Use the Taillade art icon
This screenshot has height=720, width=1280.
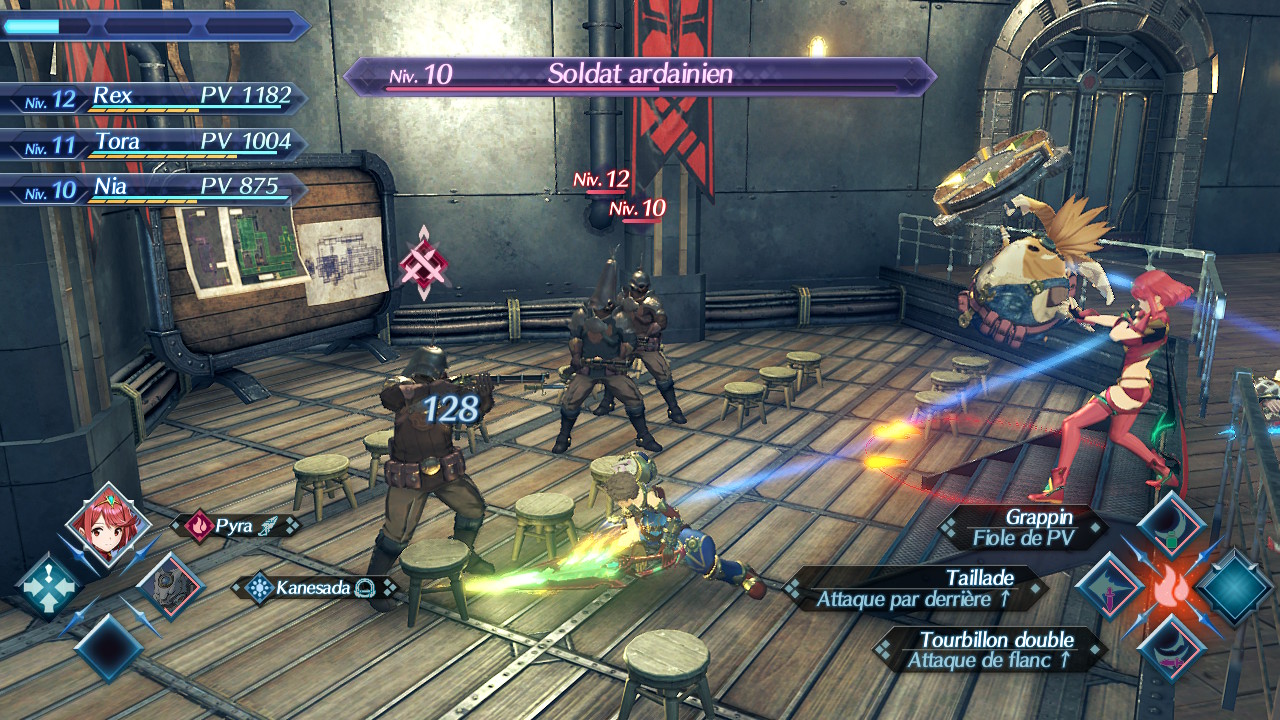coord(1109,586)
